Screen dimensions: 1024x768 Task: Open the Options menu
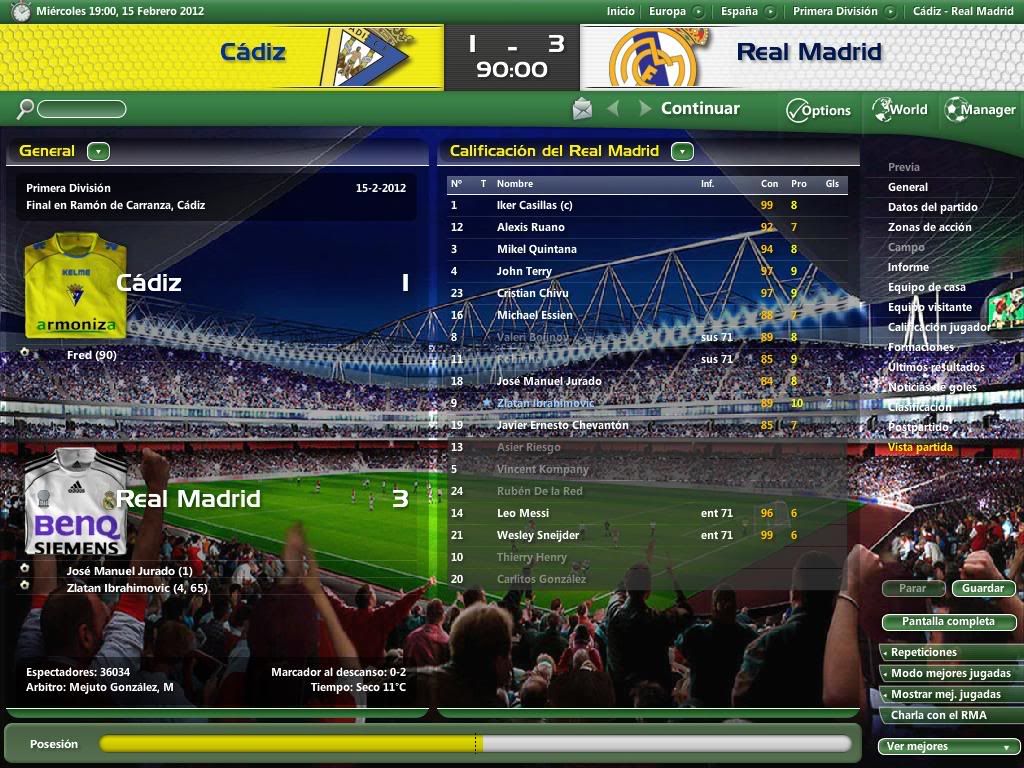[x=818, y=110]
